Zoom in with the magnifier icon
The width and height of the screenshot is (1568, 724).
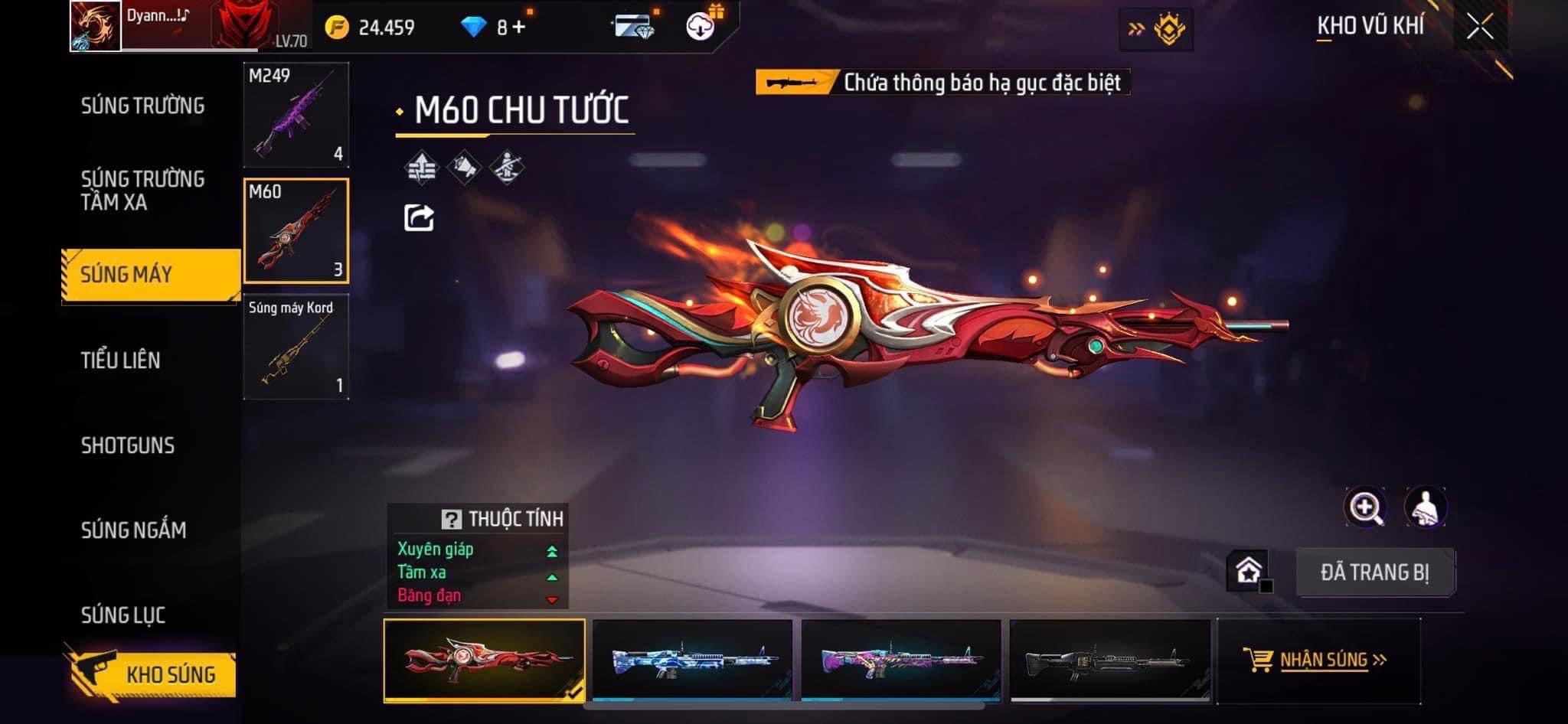pos(1365,507)
